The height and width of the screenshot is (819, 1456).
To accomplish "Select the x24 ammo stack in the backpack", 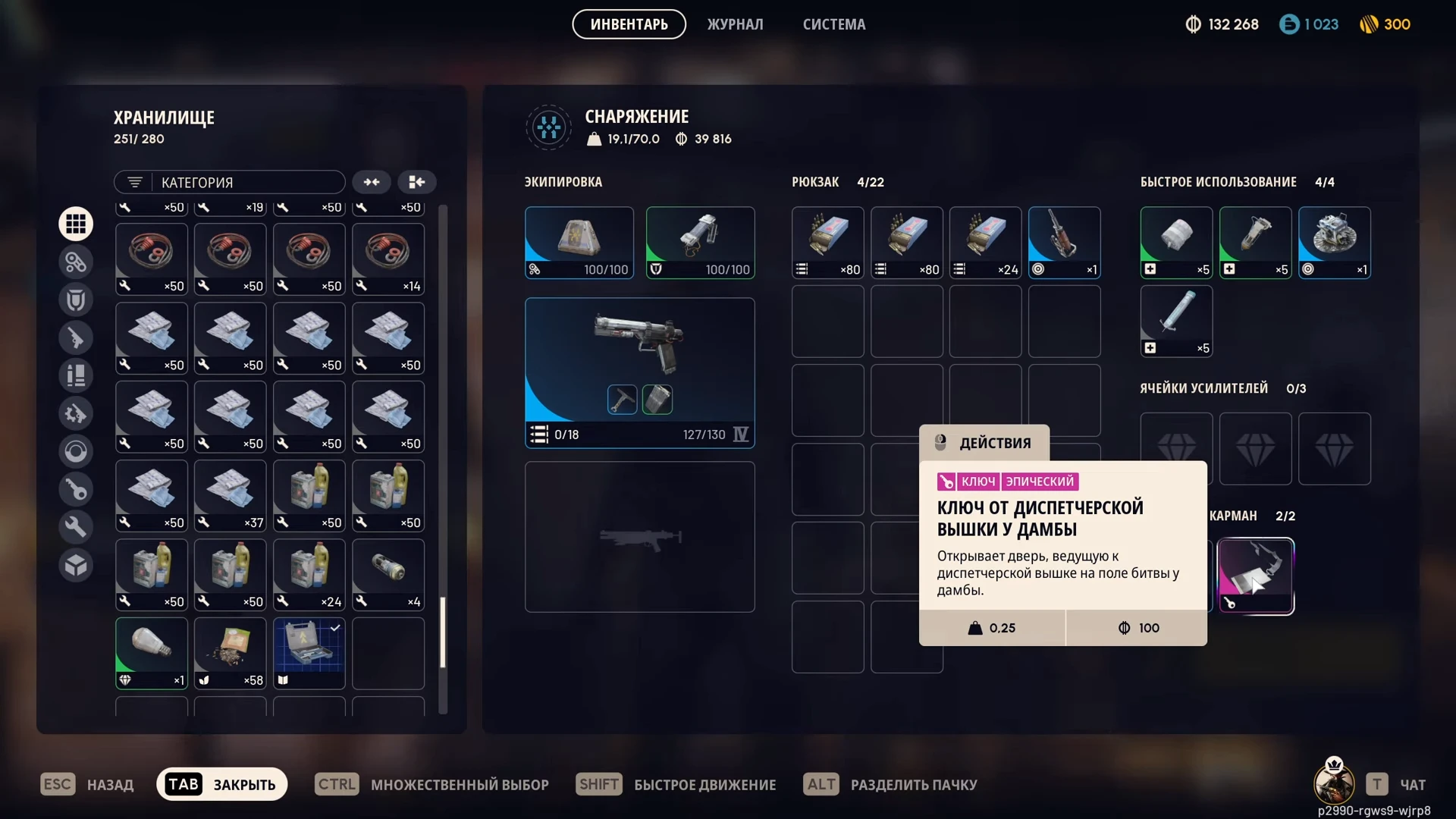I will point(985,242).
